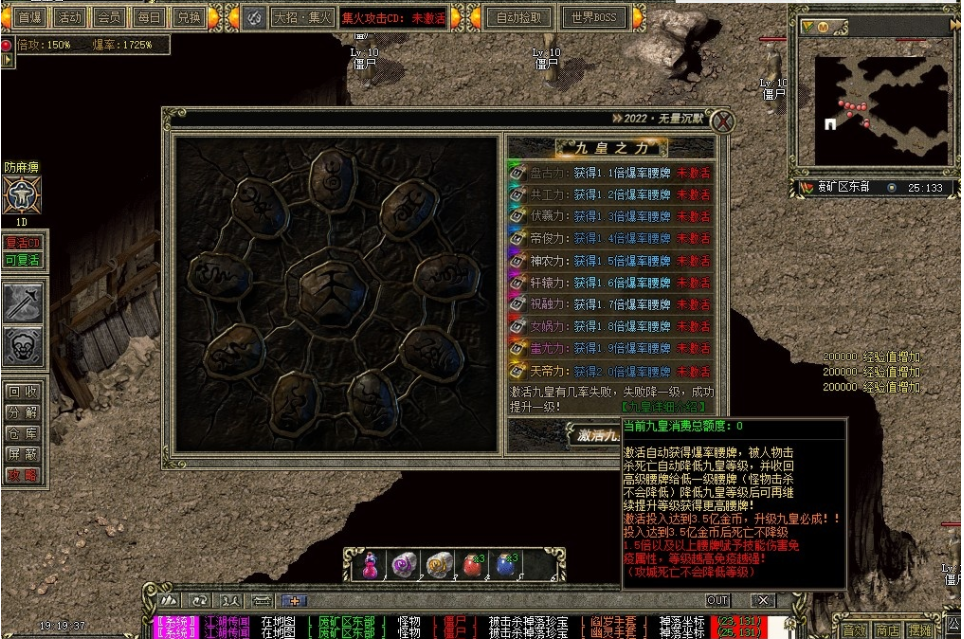Image resolution: width=964 pixels, height=639 pixels.
Task: Open the 分解 decompose function
Action: click(x=20, y=412)
